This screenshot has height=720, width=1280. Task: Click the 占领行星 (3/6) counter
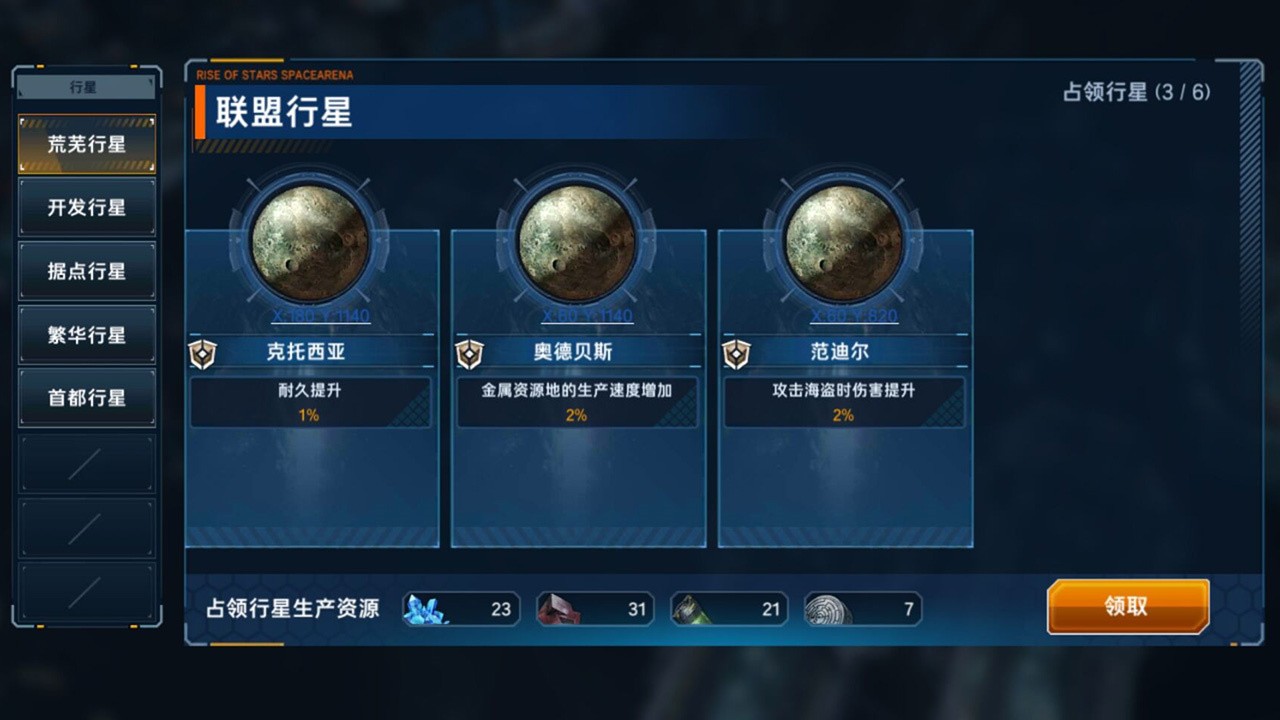tap(1140, 93)
